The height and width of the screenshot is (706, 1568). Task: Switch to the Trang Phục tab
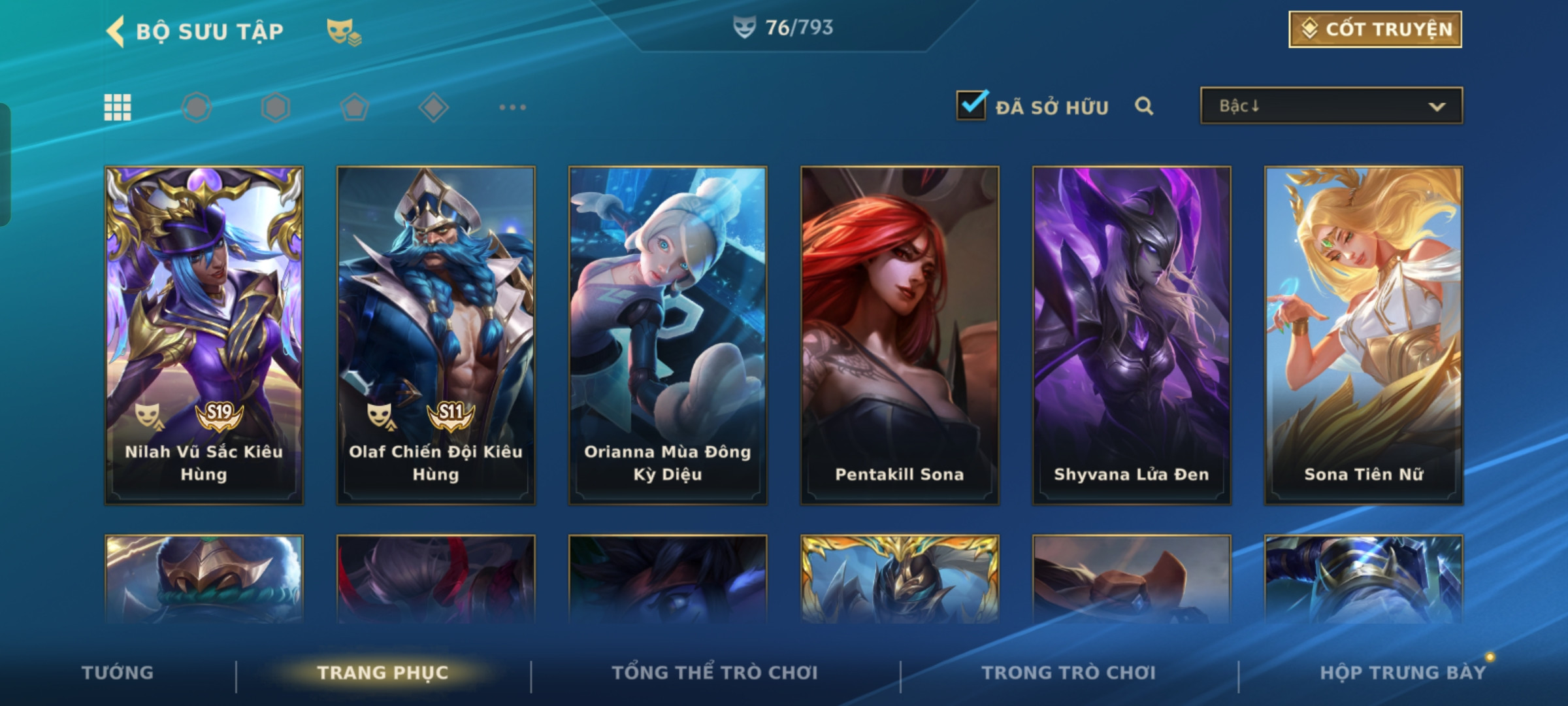point(383,673)
